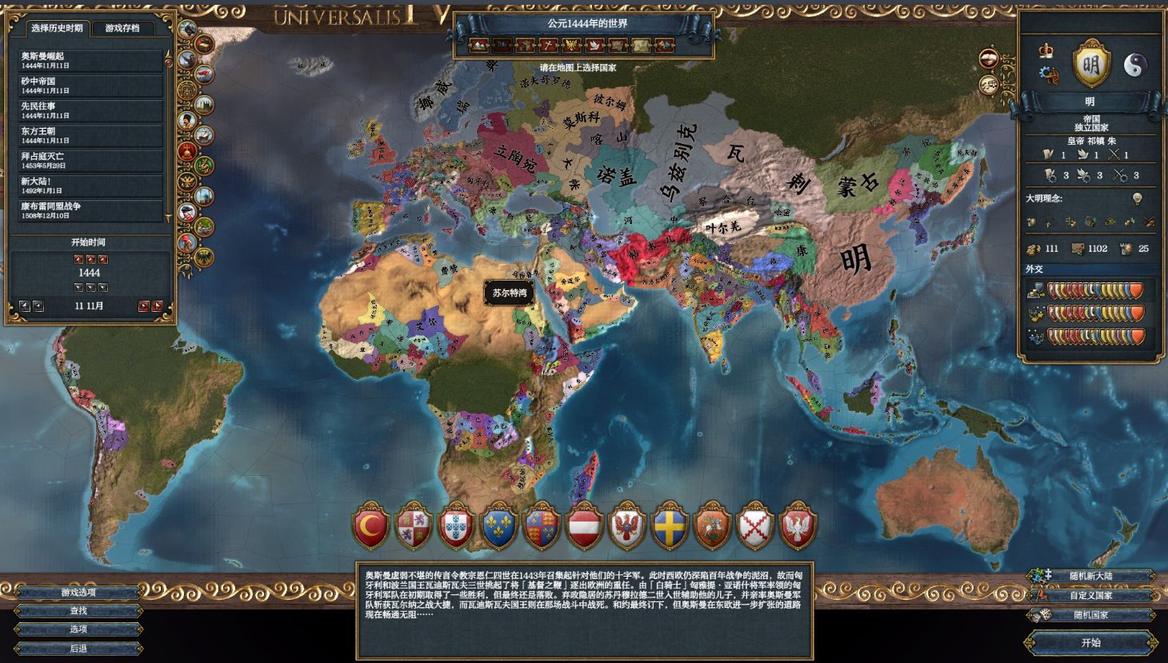Choose the 新大陆! 1492 bookmark
The height and width of the screenshot is (663, 1168).
(x=88, y=184)
